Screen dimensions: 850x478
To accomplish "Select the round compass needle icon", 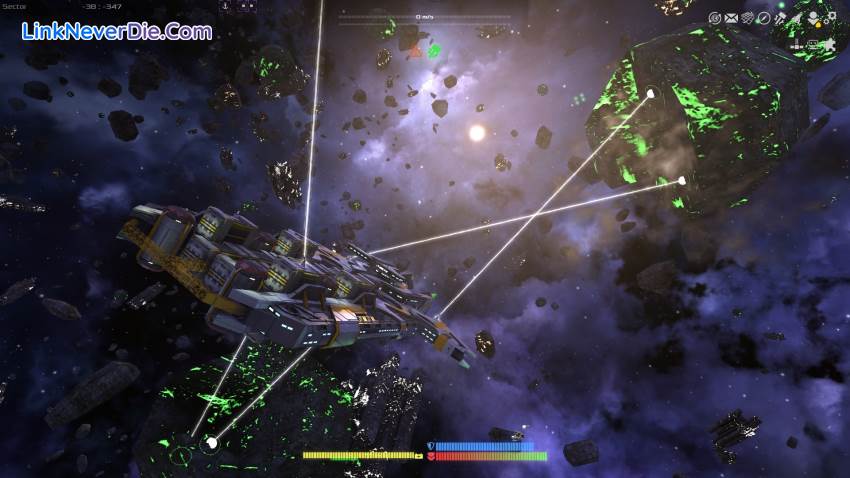I will point(764,18).
